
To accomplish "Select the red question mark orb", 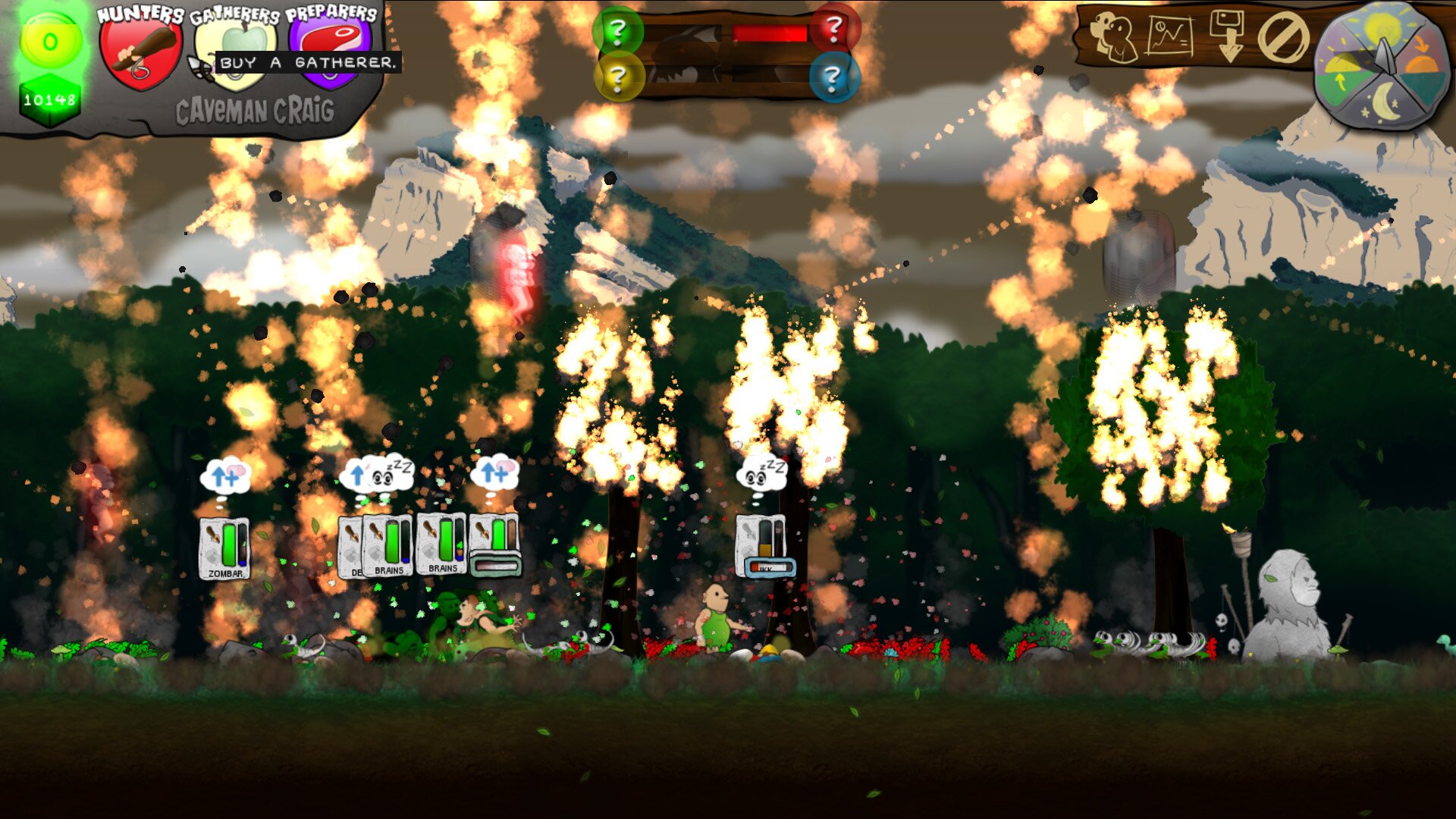I will (834, 29).
